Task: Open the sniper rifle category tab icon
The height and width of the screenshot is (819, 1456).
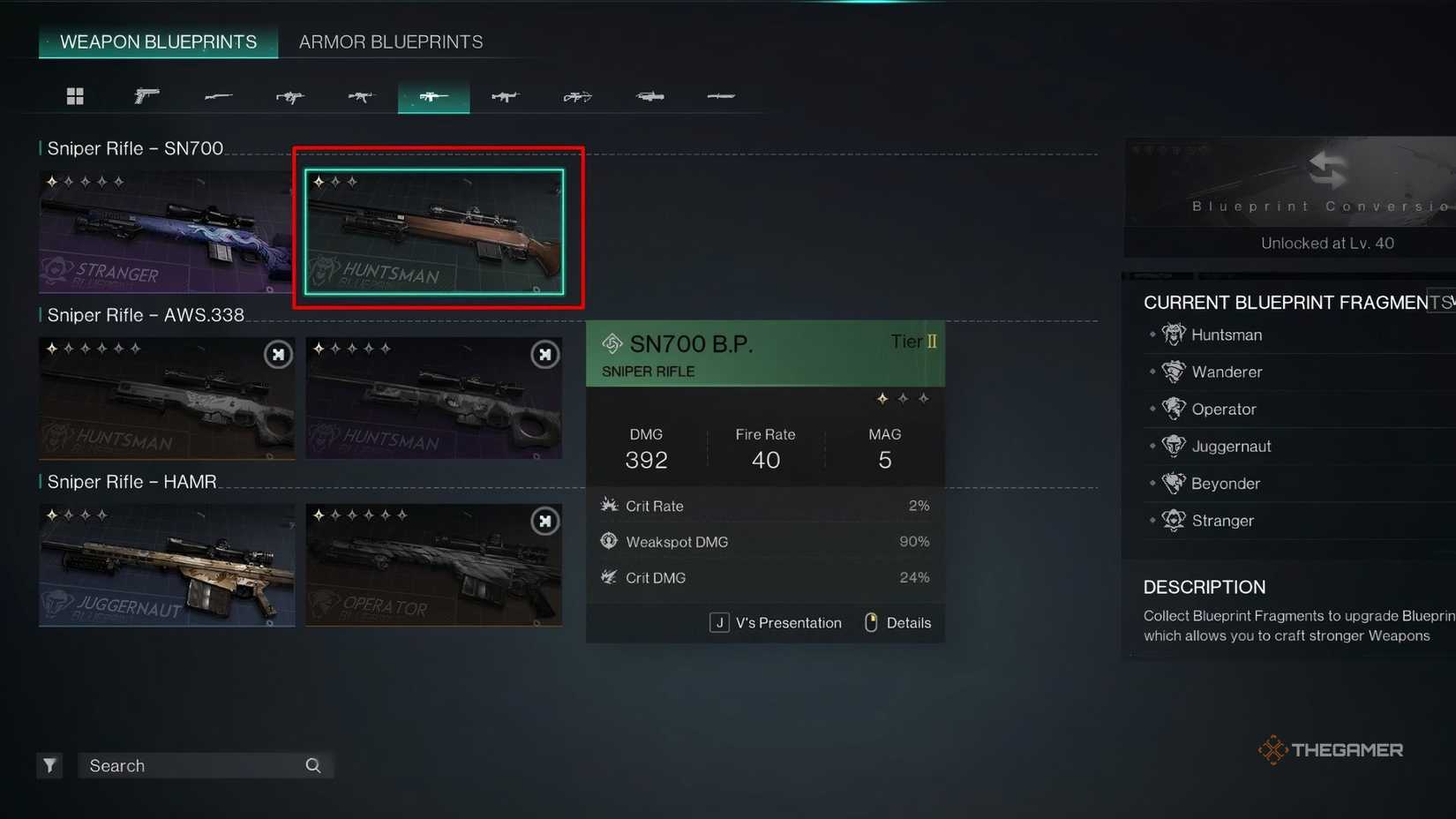Action: point(433,95)
